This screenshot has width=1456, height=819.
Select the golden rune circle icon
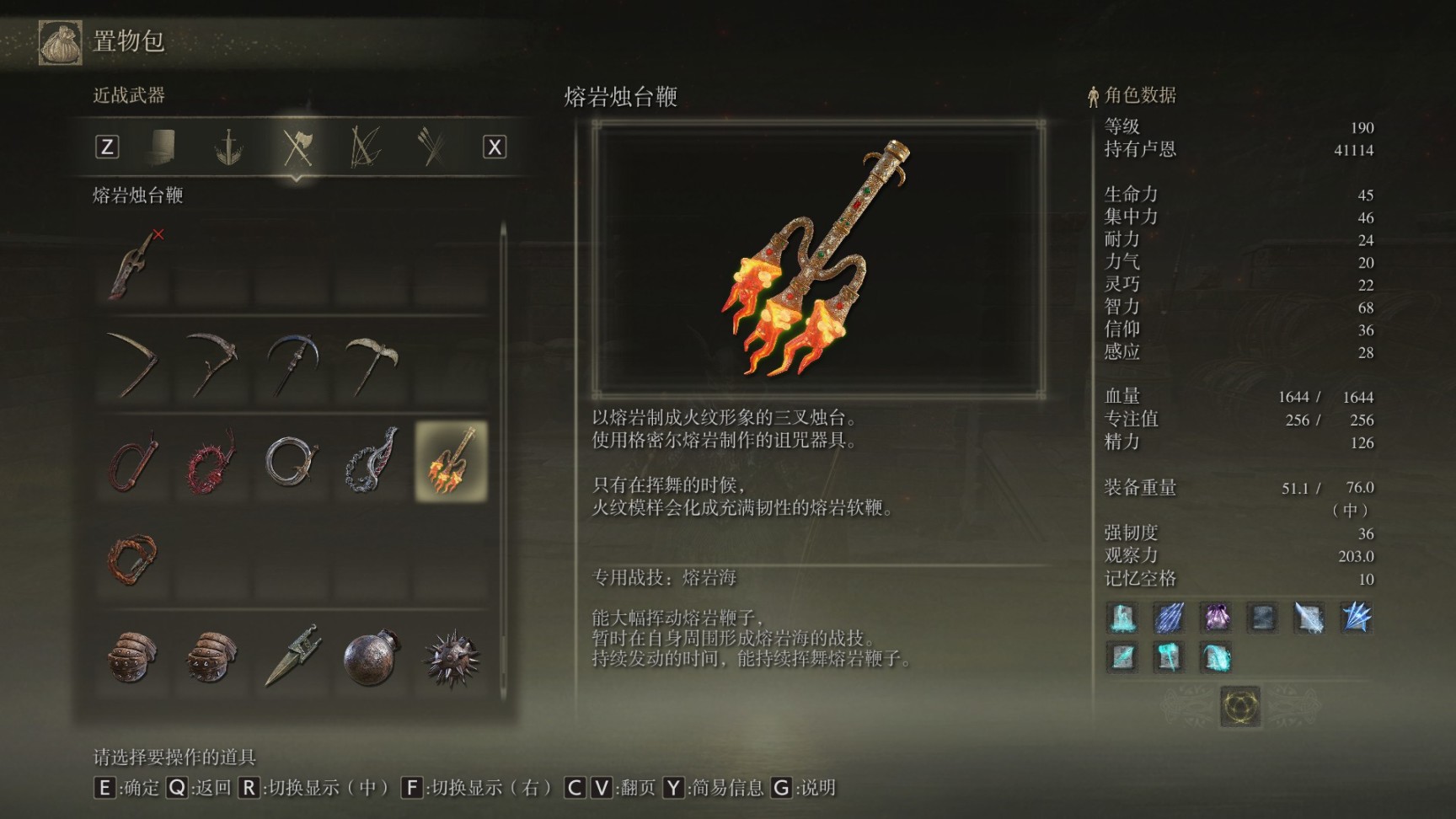point(1240,706)
